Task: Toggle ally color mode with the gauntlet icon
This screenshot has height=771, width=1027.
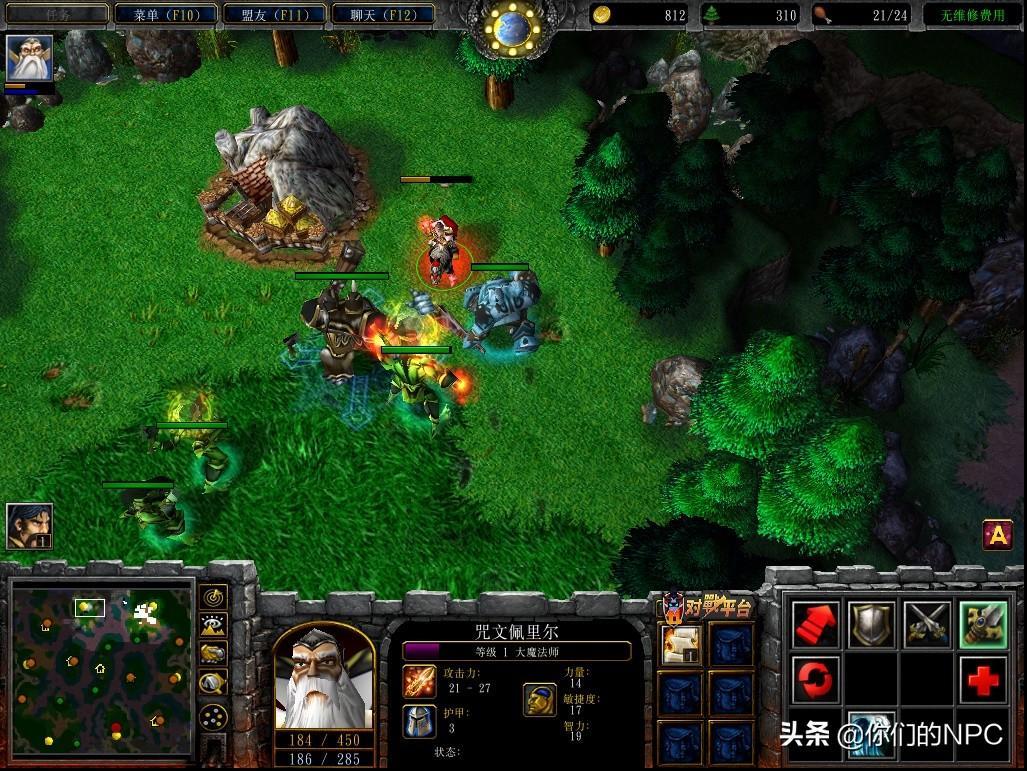Action: click(x=213, y=654)
